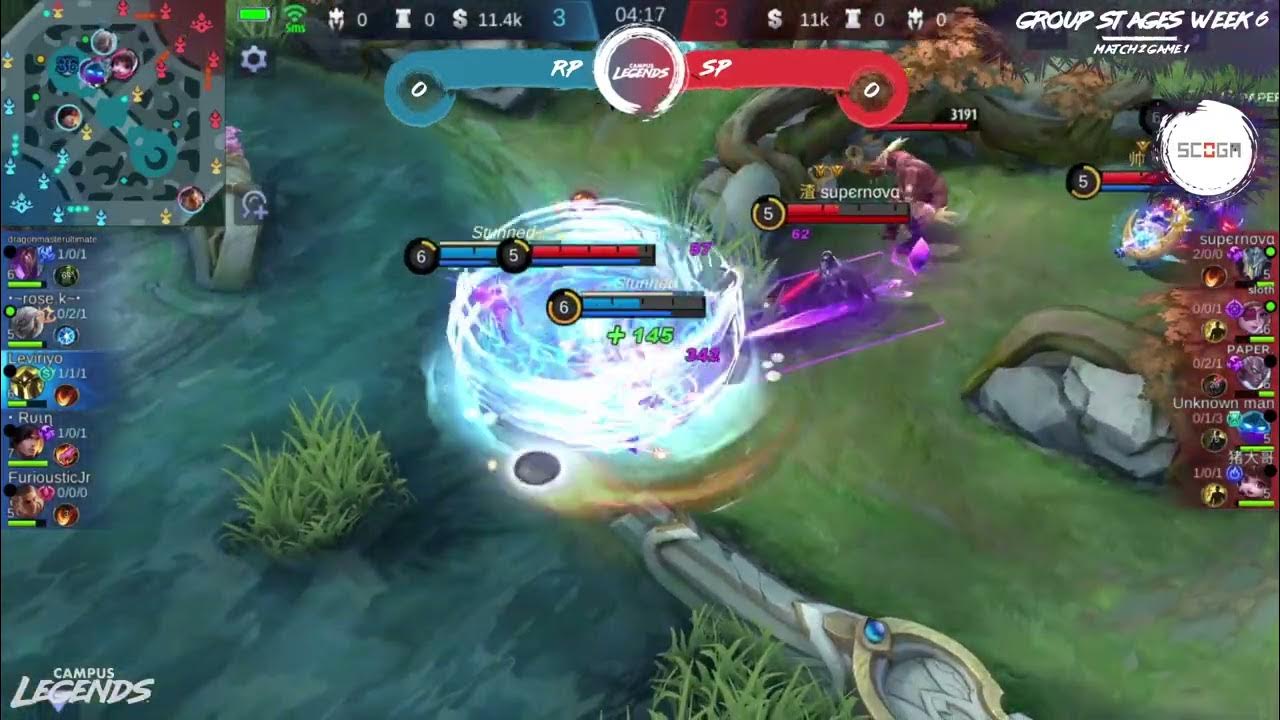Select supernova's hero portrait on red team
The image size is (1280, 720).
[x=1253, y=263]
